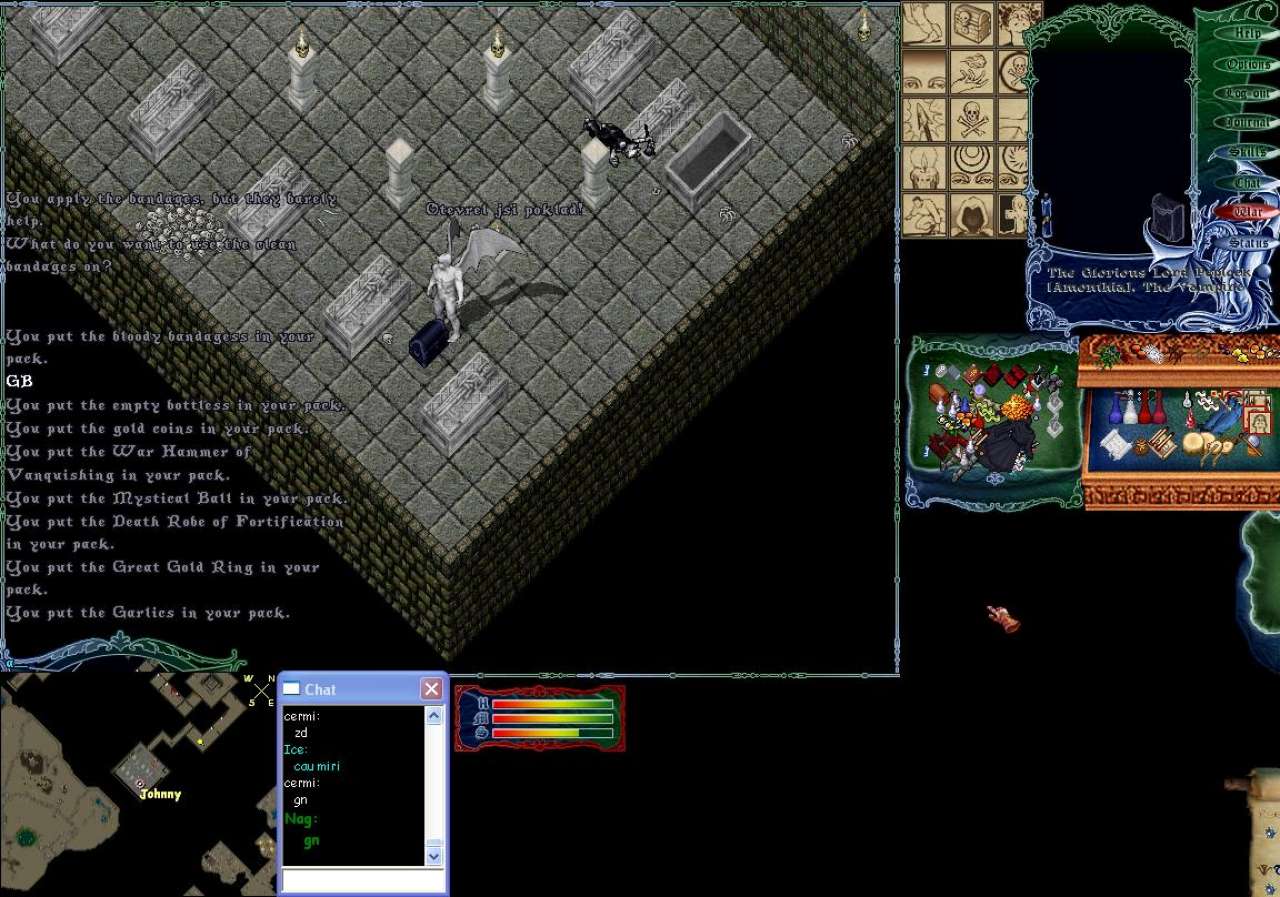Toggle the red War mode button
Screen dimensions: 1280x897
pyautogui.click(x=1247, y=212)
